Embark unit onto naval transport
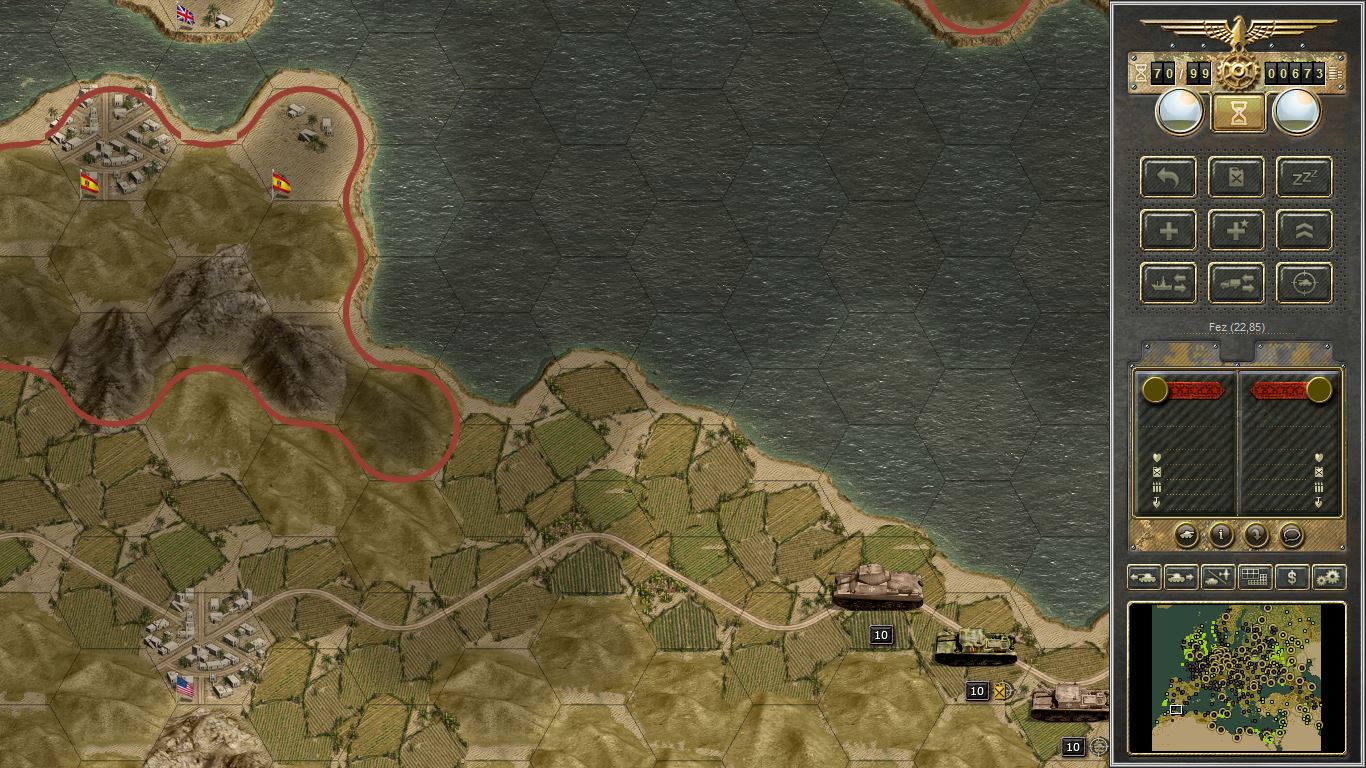This screenshot has width=1366, height=768. (x=1168, y=283)
